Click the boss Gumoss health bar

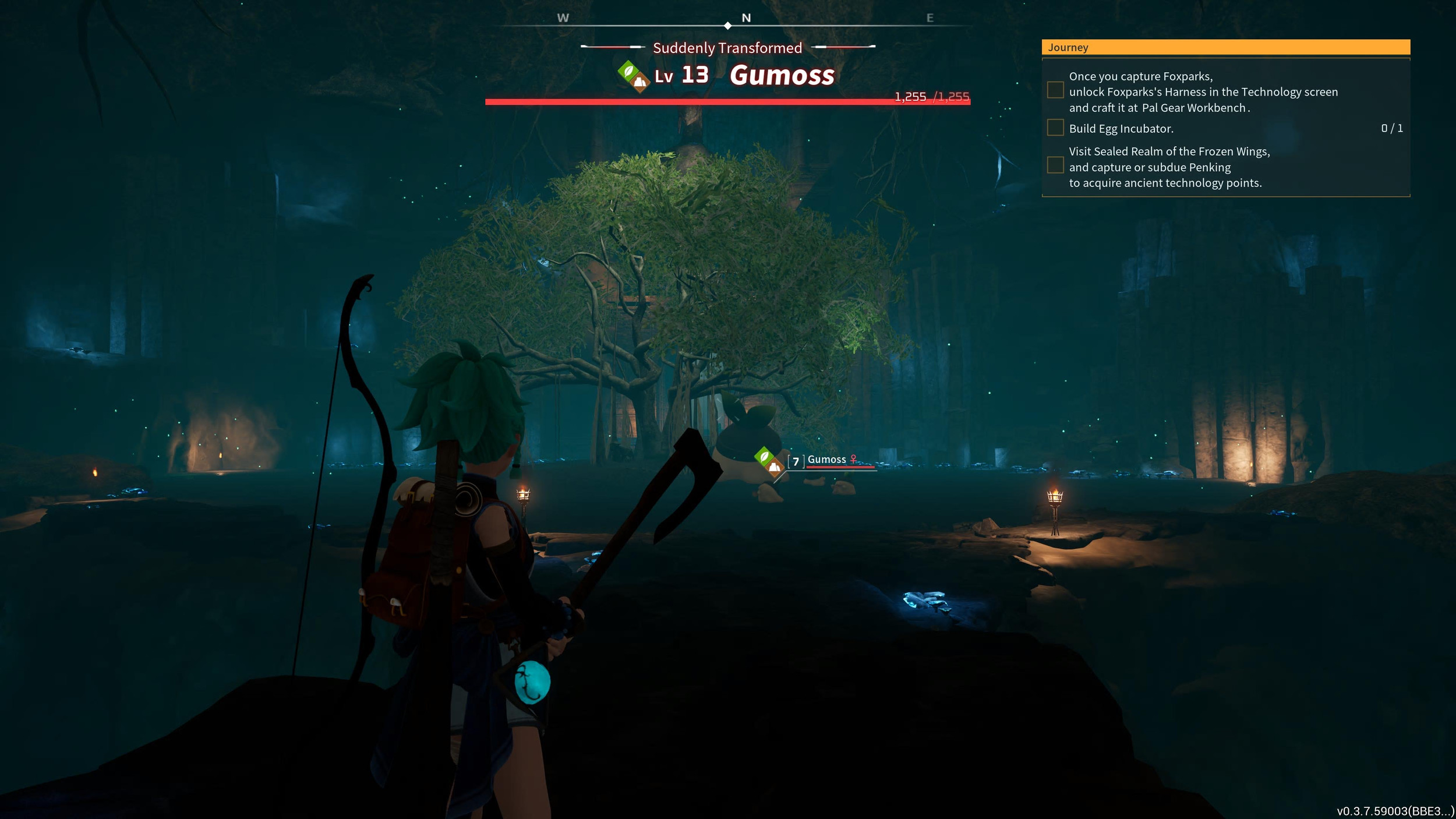[x=727, y=101]
